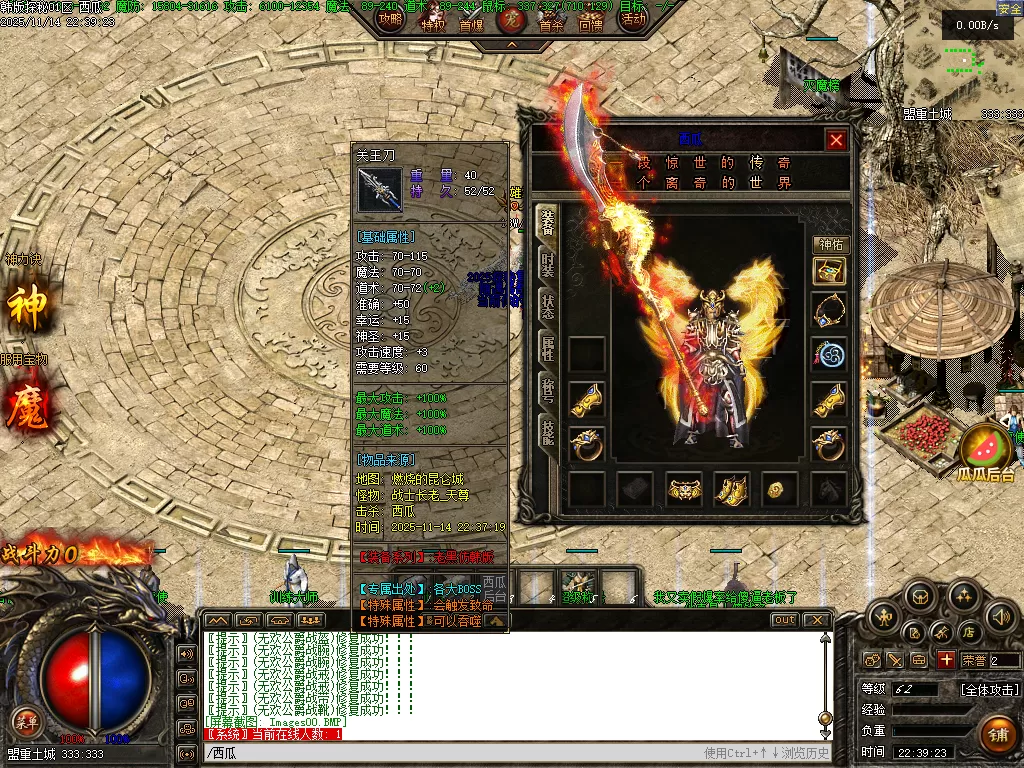
Task: Show the 属性 (attributes) tab
Action: pos(548,348)
